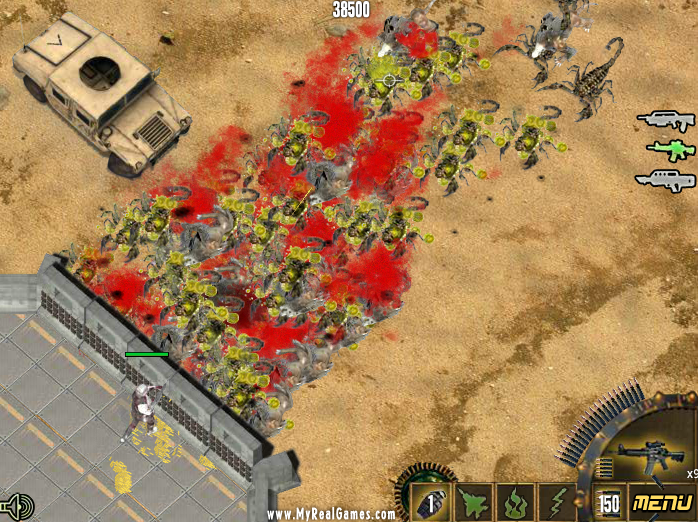This screenshot has height=522, width=698.
Task: Choose the bottom gray bullpup rifle
Action: 664,180
